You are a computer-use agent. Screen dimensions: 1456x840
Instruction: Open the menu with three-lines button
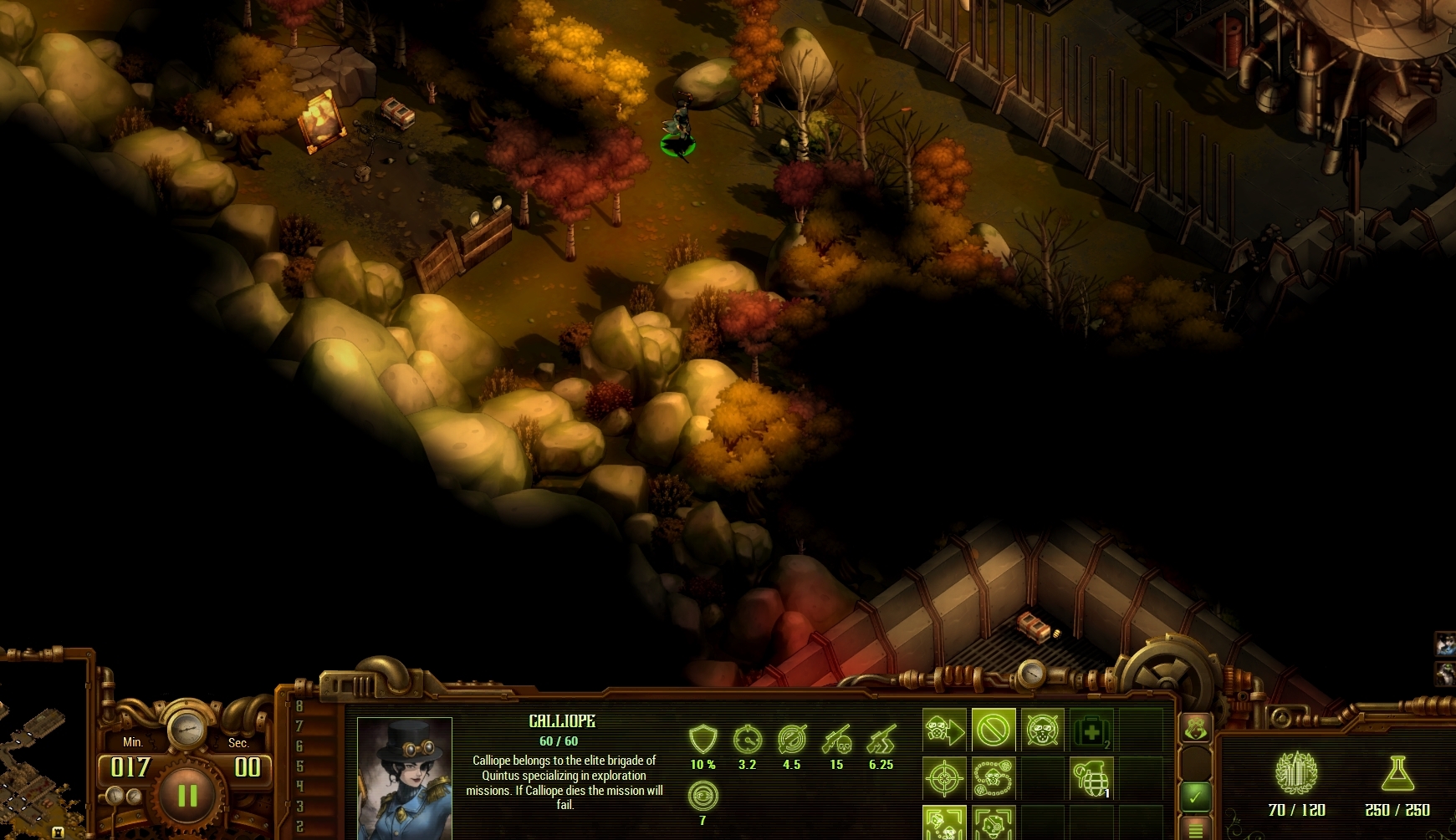pos(1196,829)
